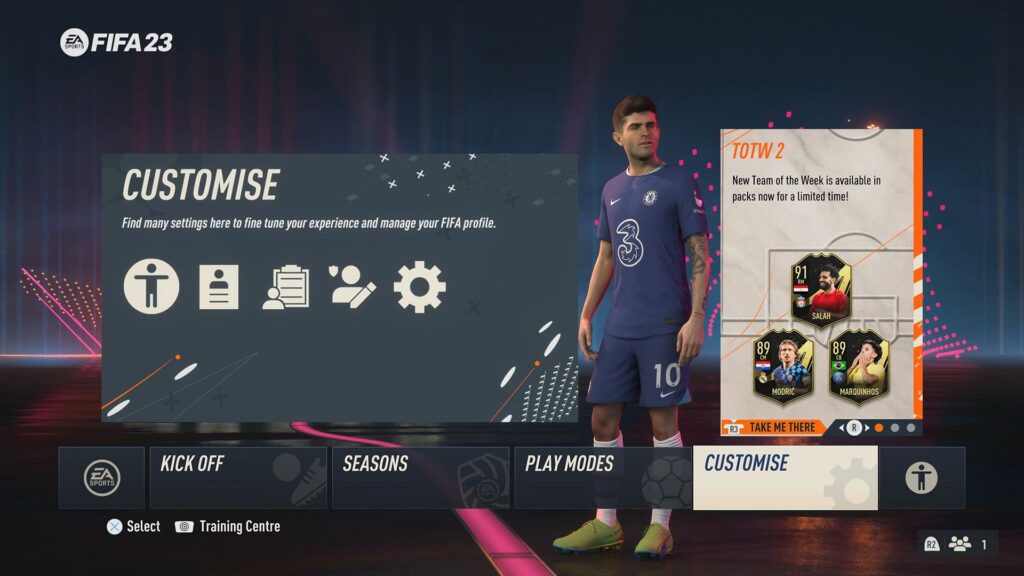Switch to the Customise tab

coord(785,478)
